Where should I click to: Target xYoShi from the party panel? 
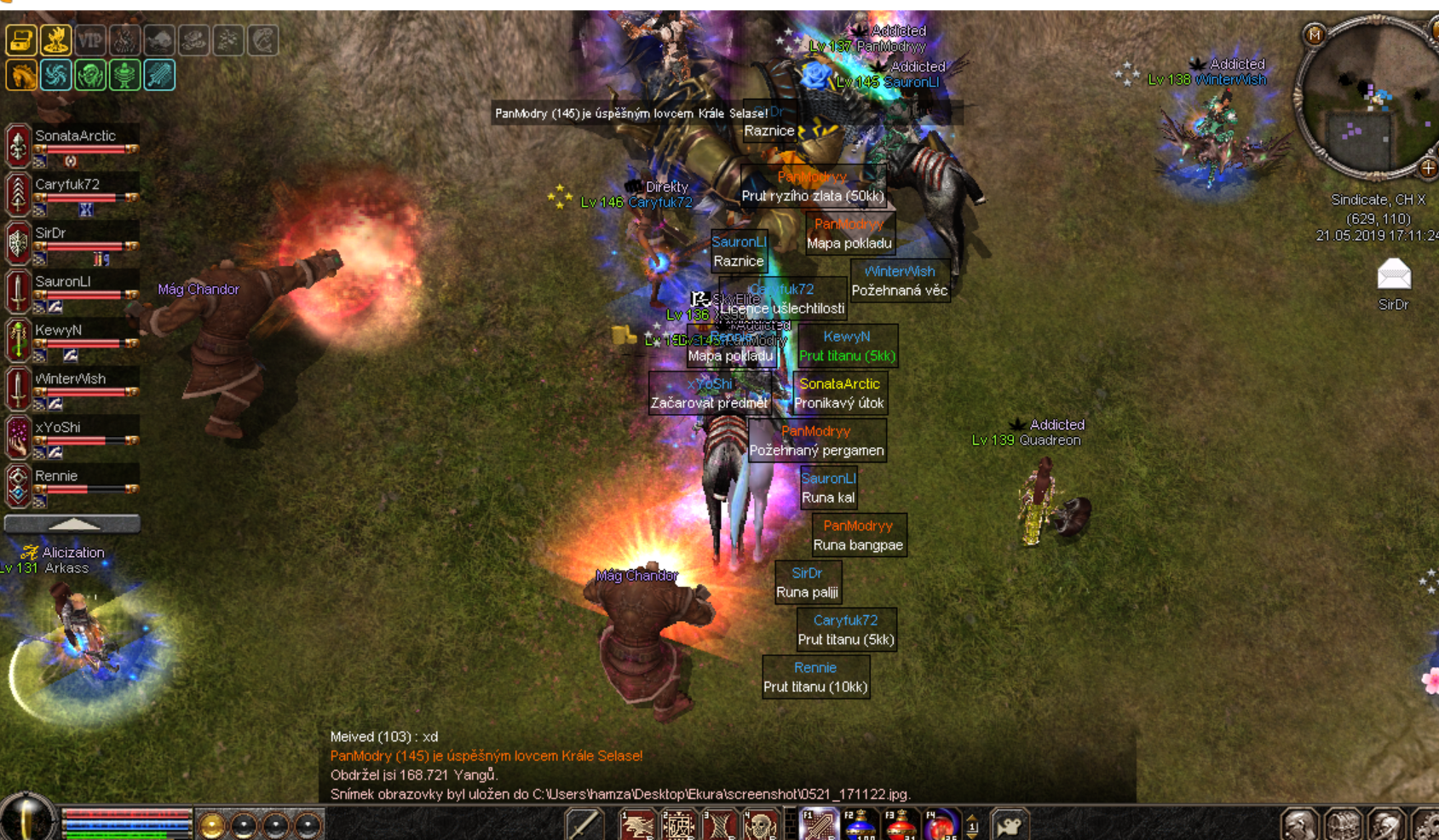[58, 428]
